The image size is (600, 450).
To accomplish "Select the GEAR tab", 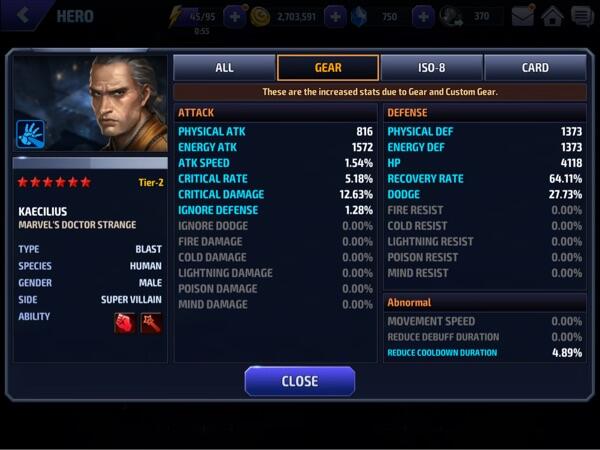I will 328,68.
